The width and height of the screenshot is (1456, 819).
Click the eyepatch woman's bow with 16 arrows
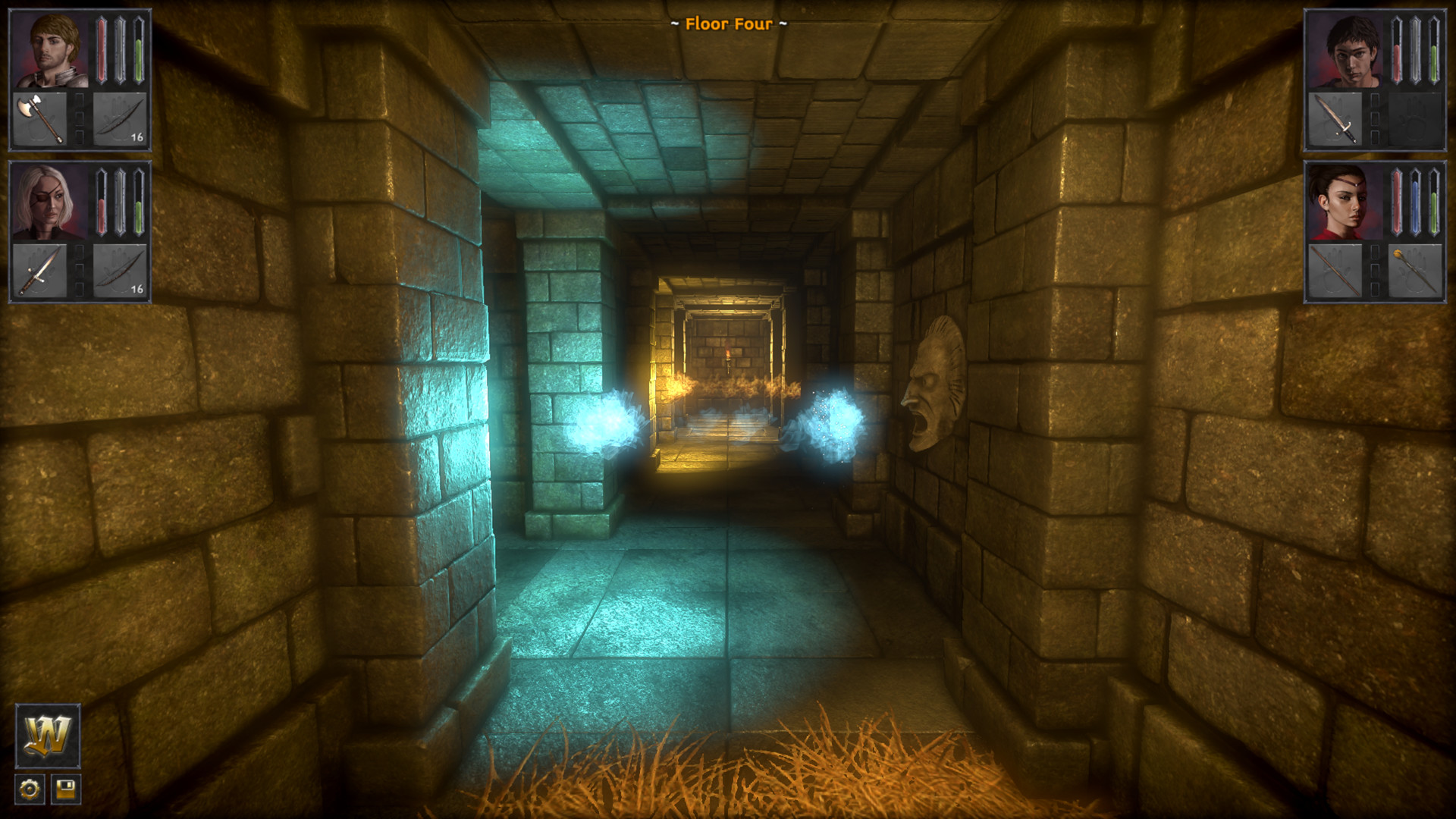121,271
